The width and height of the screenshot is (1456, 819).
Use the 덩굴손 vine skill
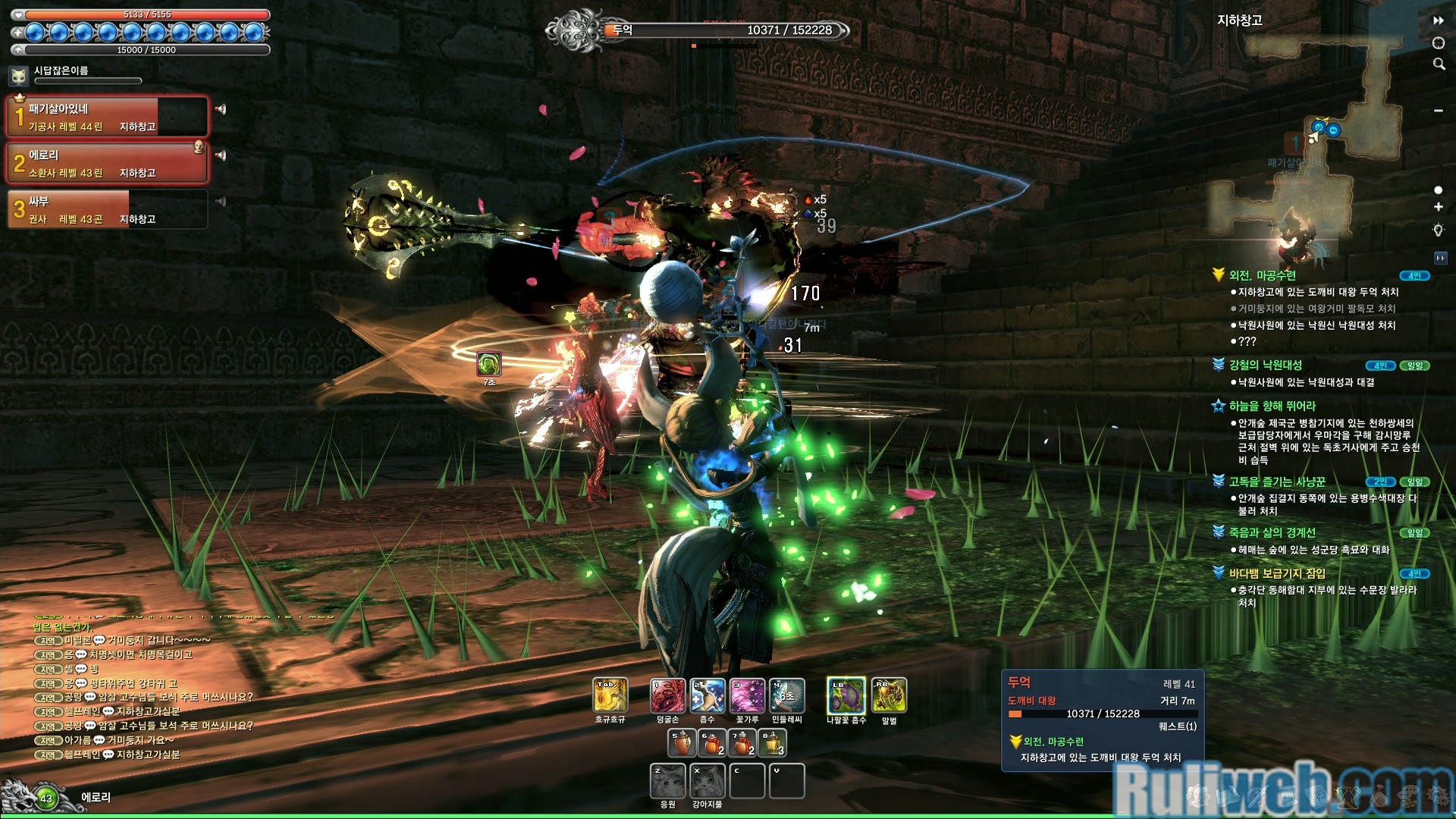[x=667, y=695]
